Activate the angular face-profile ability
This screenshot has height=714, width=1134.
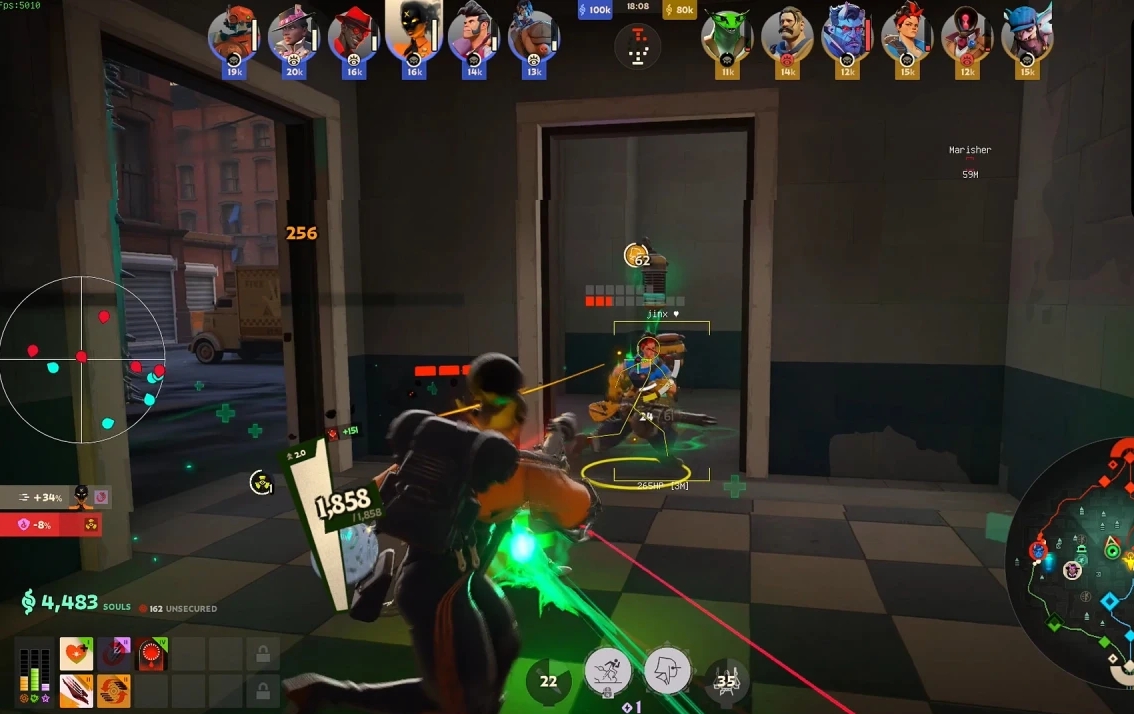pyautogui.click(x=667, y=669)
